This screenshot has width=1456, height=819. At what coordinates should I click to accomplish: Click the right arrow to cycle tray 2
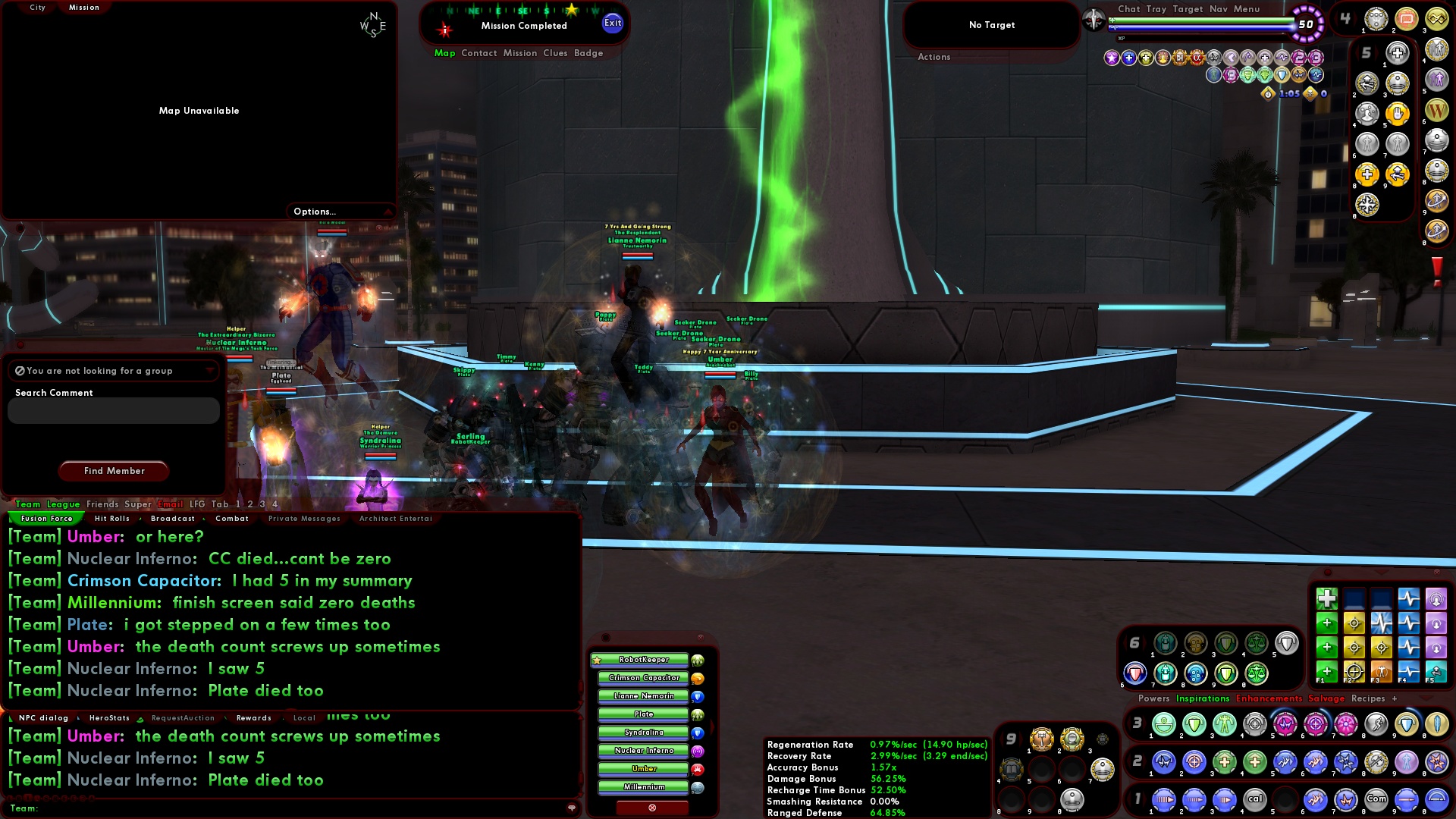pos(1144,761)
